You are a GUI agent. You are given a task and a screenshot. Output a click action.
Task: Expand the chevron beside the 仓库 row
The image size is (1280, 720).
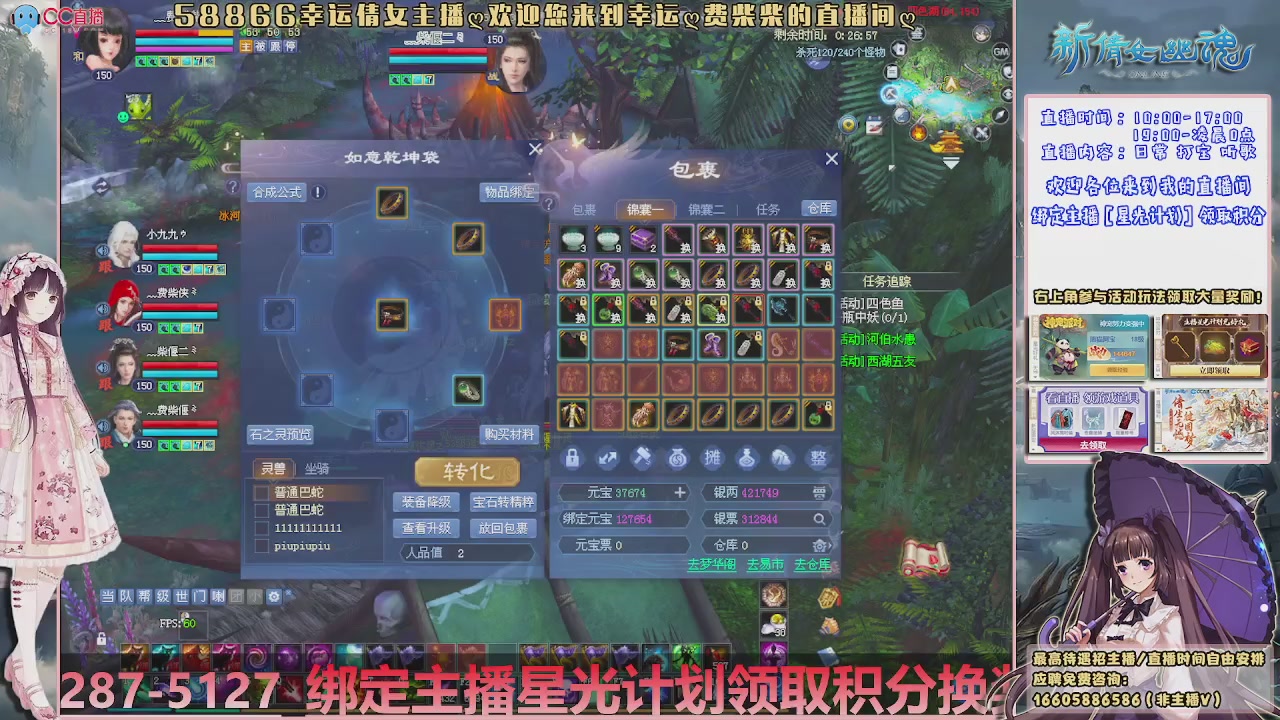(x=828, y=545)
